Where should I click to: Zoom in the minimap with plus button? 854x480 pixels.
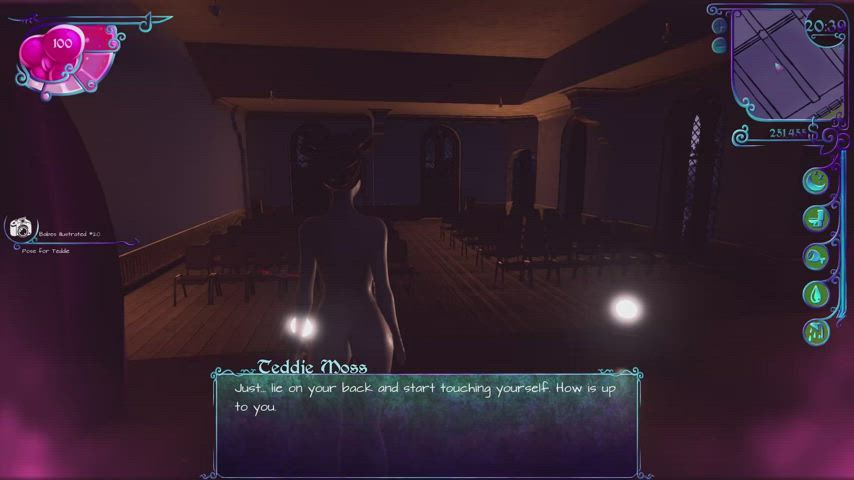tap(718, 28)
